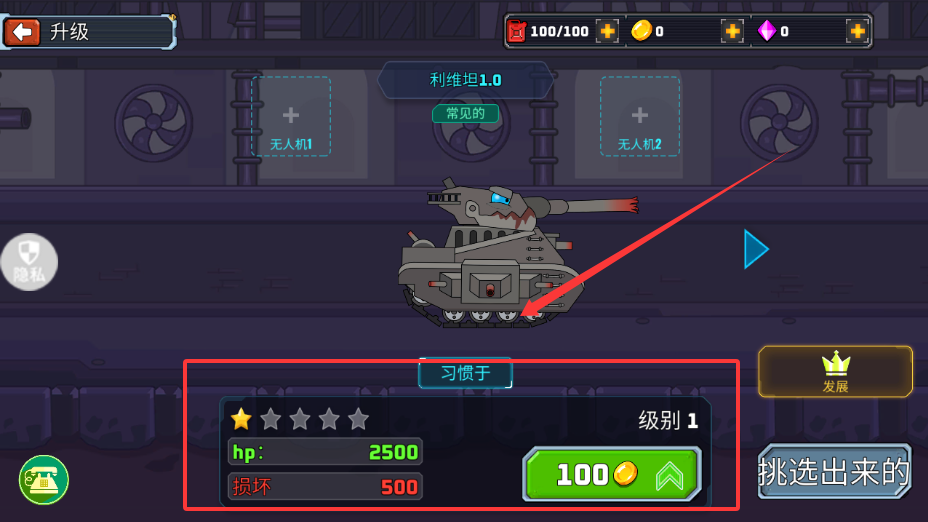928x522 pixels.
Task: Add pink gems with the plus button
Action: pos(857,31)
